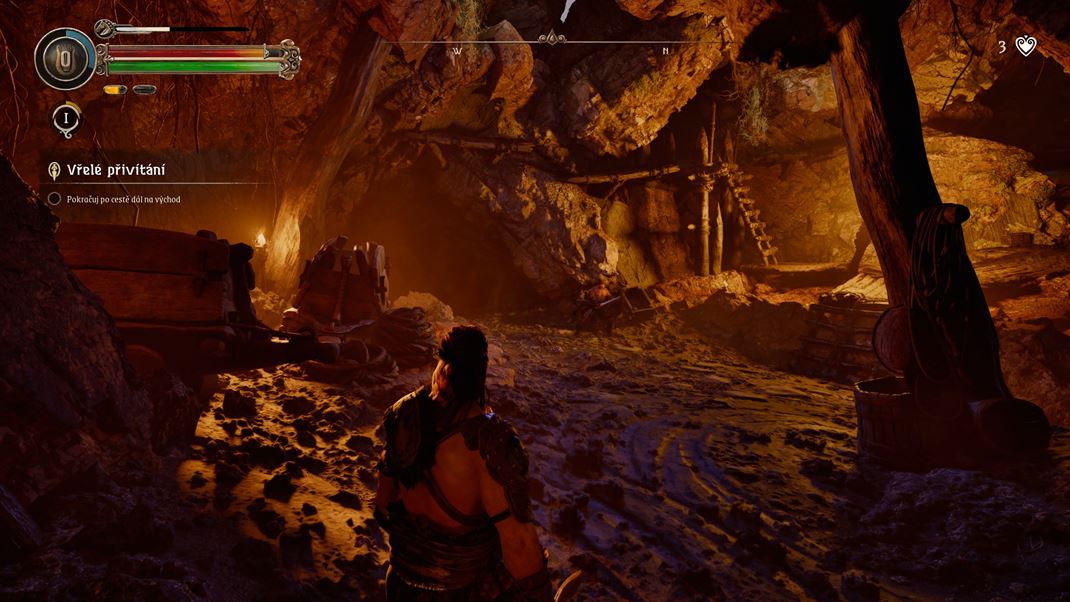Click the compass ornament at top center
1070x602 pixels.
551,40
